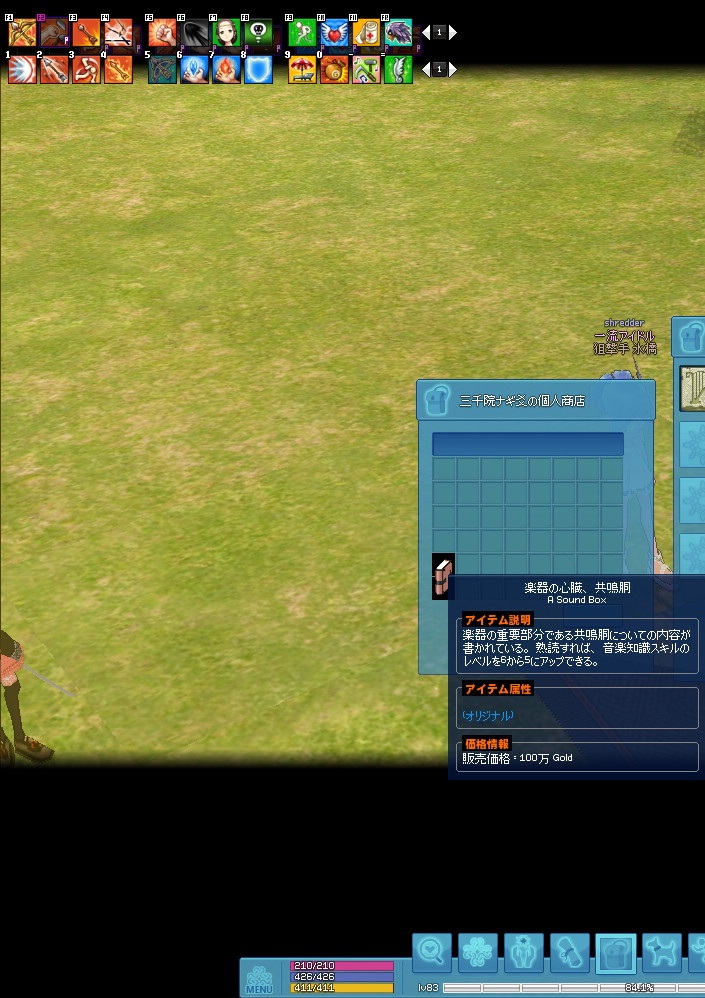This screenshot has width=705, height=998.
Task: Go to previous page of bottom hotbar
Action: pos(426,70)
